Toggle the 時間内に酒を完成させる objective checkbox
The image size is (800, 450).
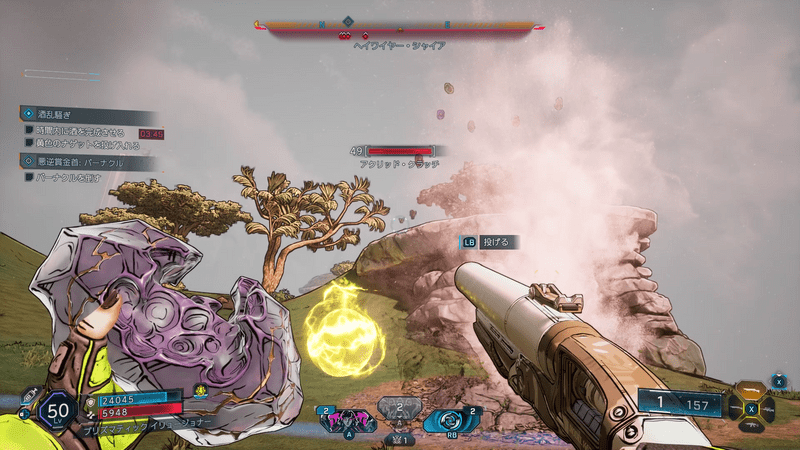(30, 132)
